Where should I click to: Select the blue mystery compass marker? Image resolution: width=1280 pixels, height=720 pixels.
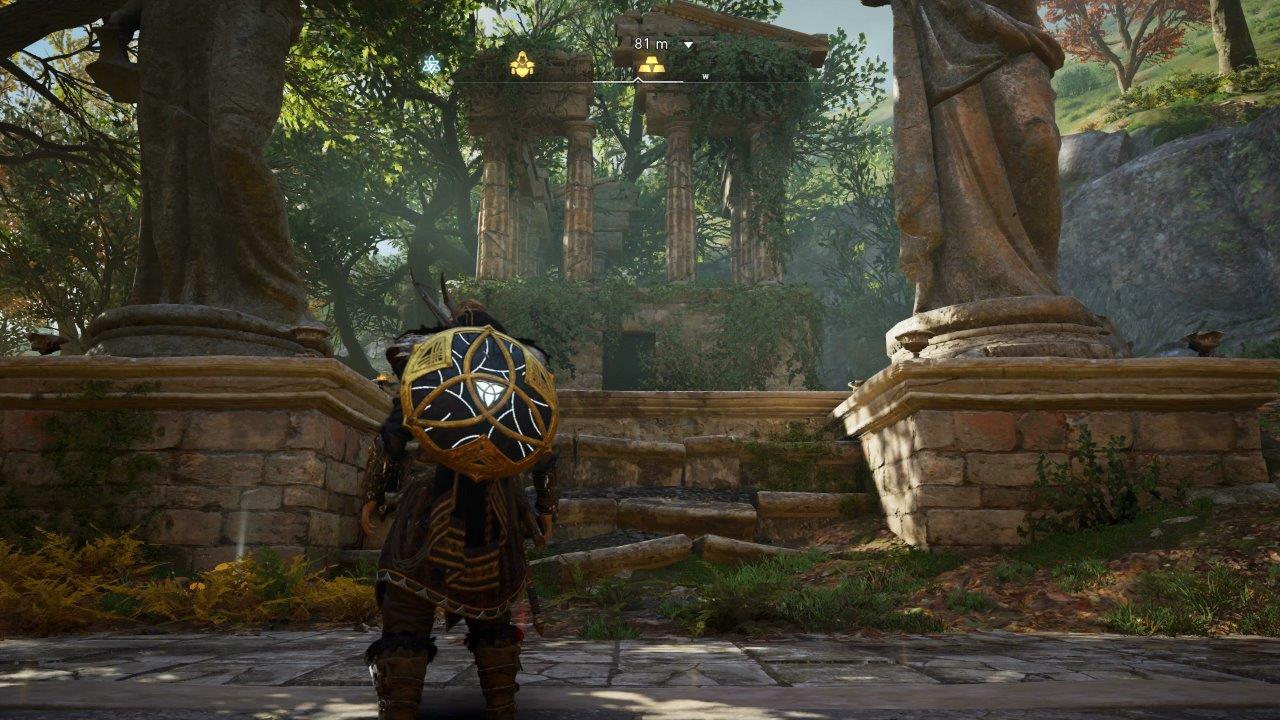coord(431,65)
